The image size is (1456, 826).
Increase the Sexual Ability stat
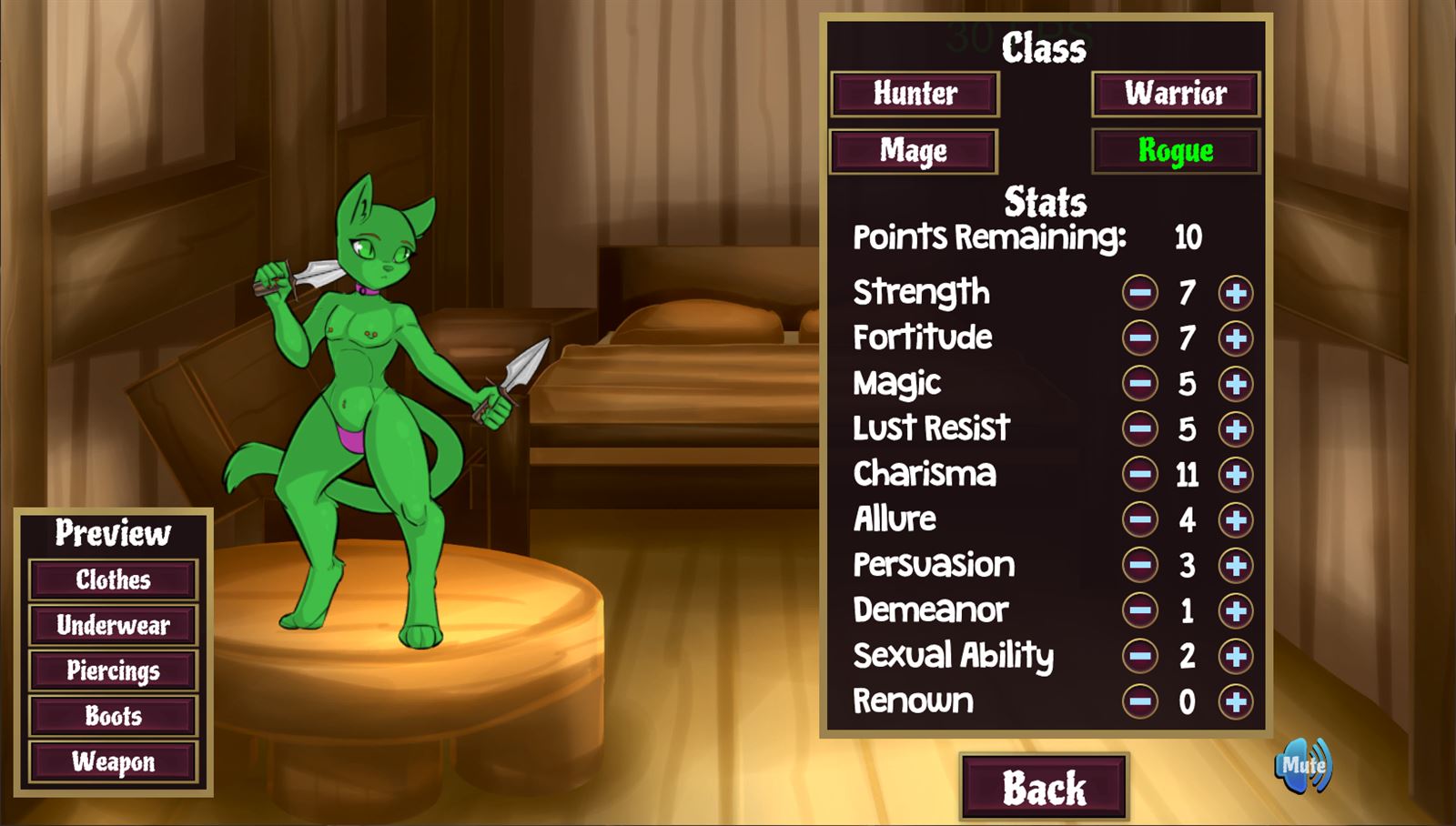coord(1235,656)
